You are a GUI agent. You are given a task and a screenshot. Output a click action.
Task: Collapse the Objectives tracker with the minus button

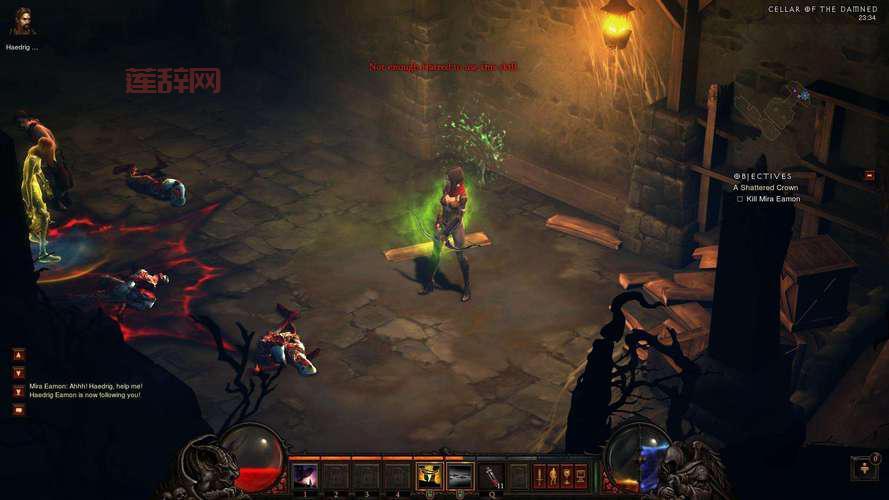870,175
